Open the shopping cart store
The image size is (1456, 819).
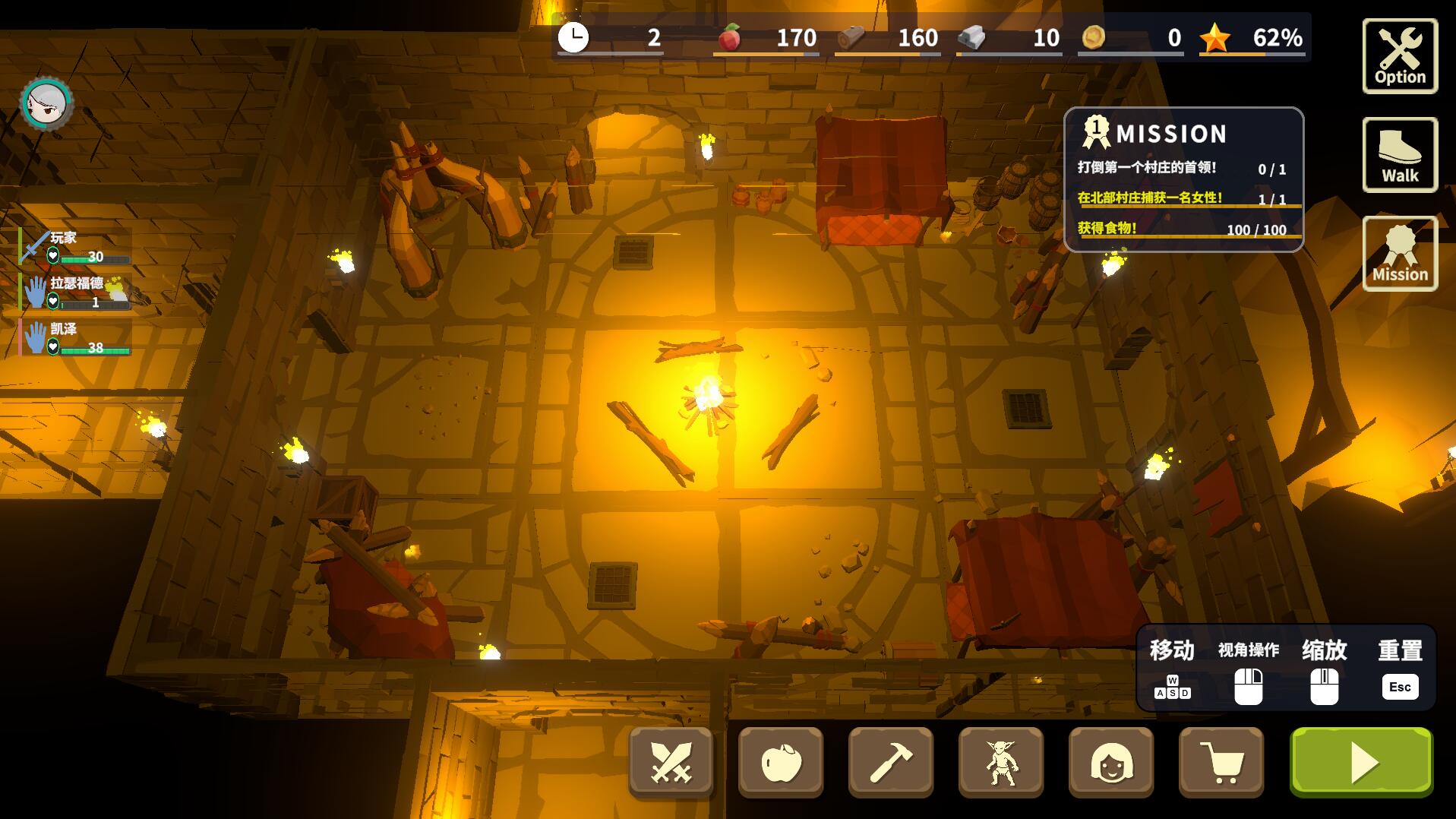point(1221,762)
